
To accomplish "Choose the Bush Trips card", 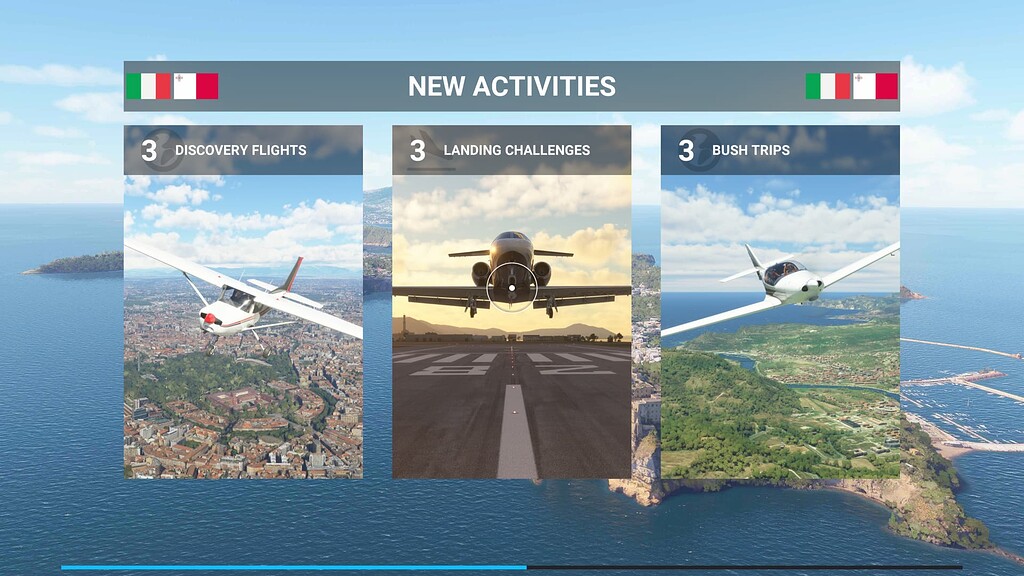I will 780,302.
